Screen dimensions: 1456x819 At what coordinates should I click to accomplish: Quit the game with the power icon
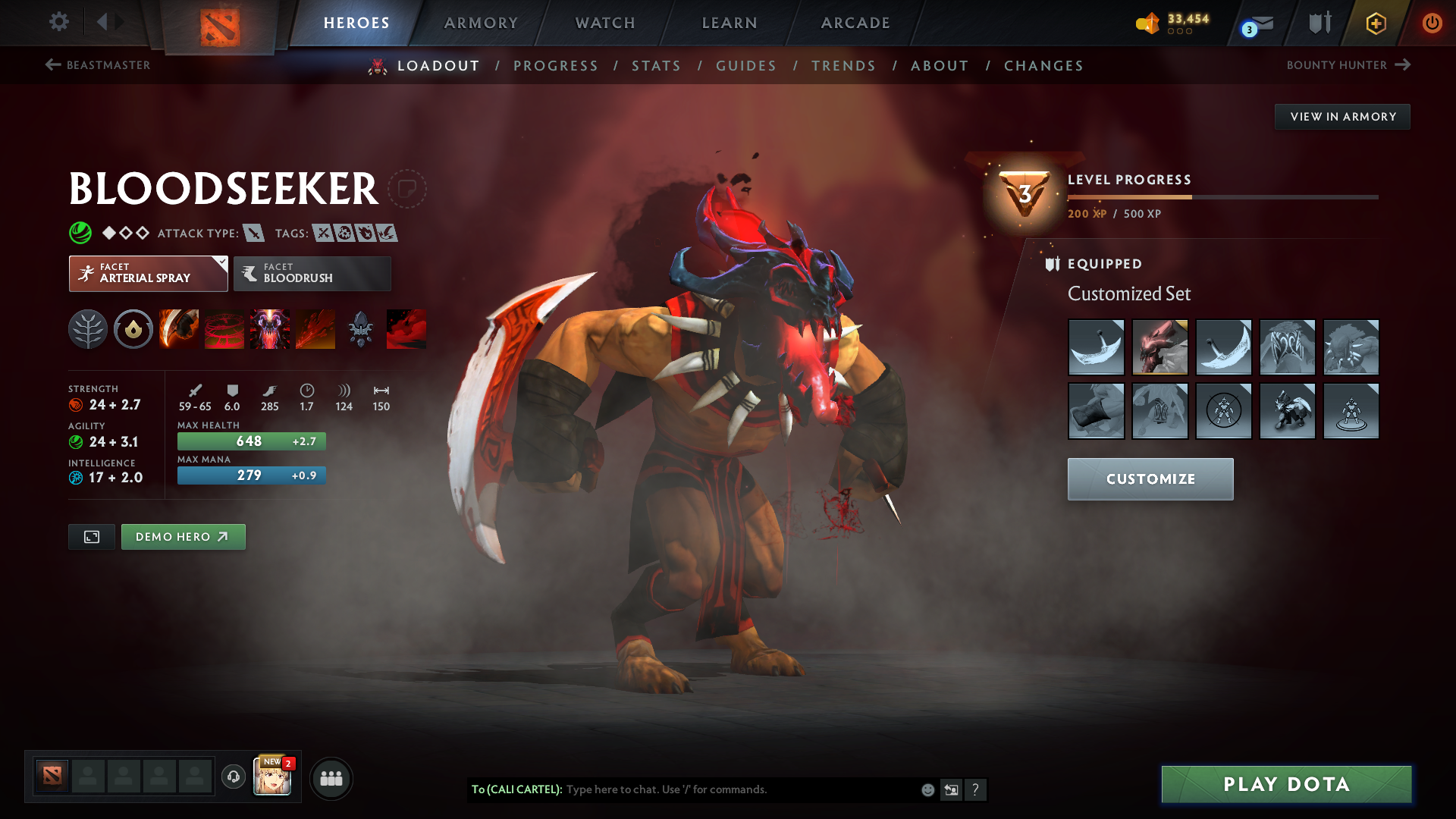[x=1432, y=23]
